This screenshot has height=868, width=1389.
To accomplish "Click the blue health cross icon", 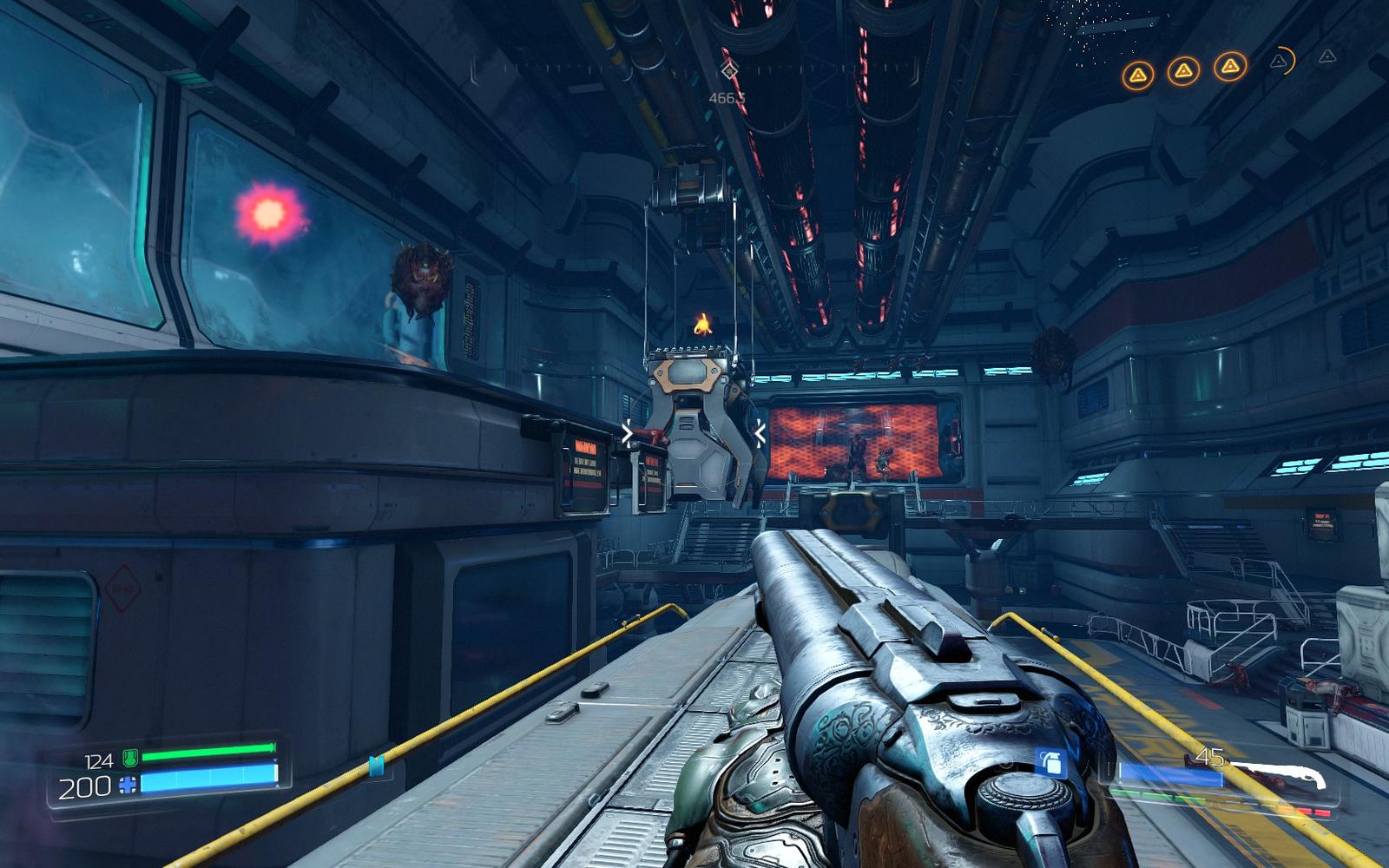I will (x=128, y=786).
